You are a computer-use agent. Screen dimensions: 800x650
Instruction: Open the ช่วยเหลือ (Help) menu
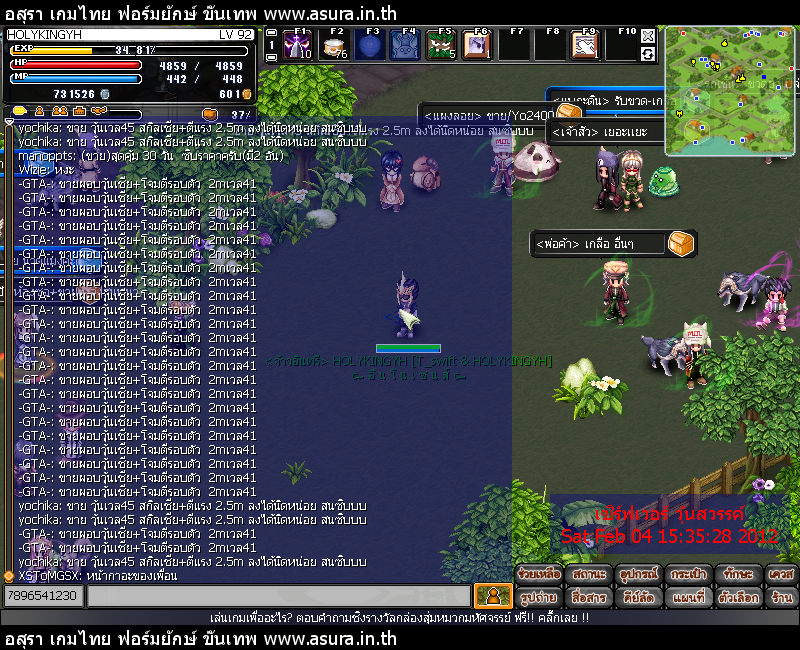coord(539,575)
